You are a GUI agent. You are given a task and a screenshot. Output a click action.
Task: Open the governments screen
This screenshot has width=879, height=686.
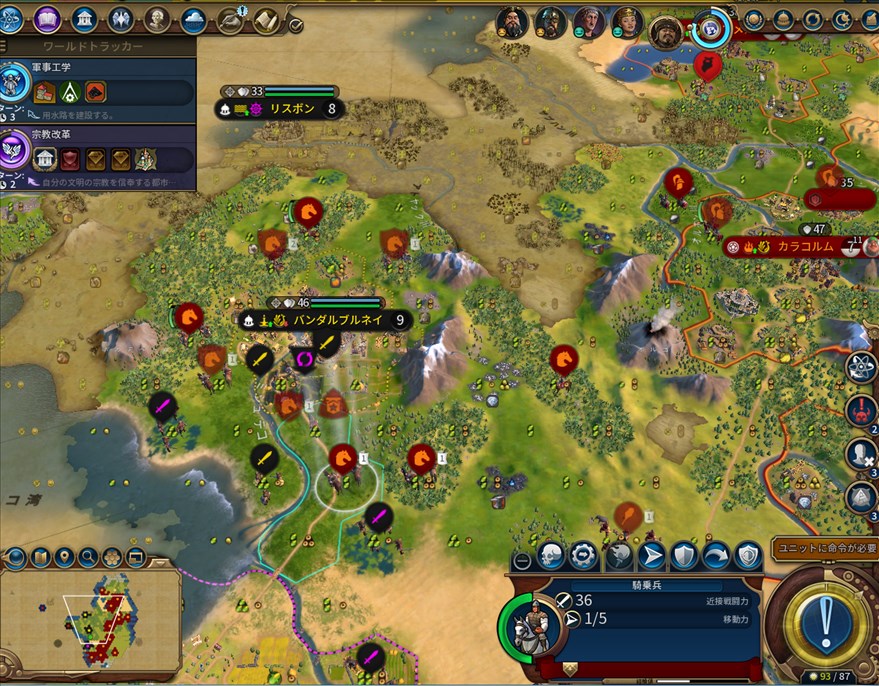coord(85,19)
